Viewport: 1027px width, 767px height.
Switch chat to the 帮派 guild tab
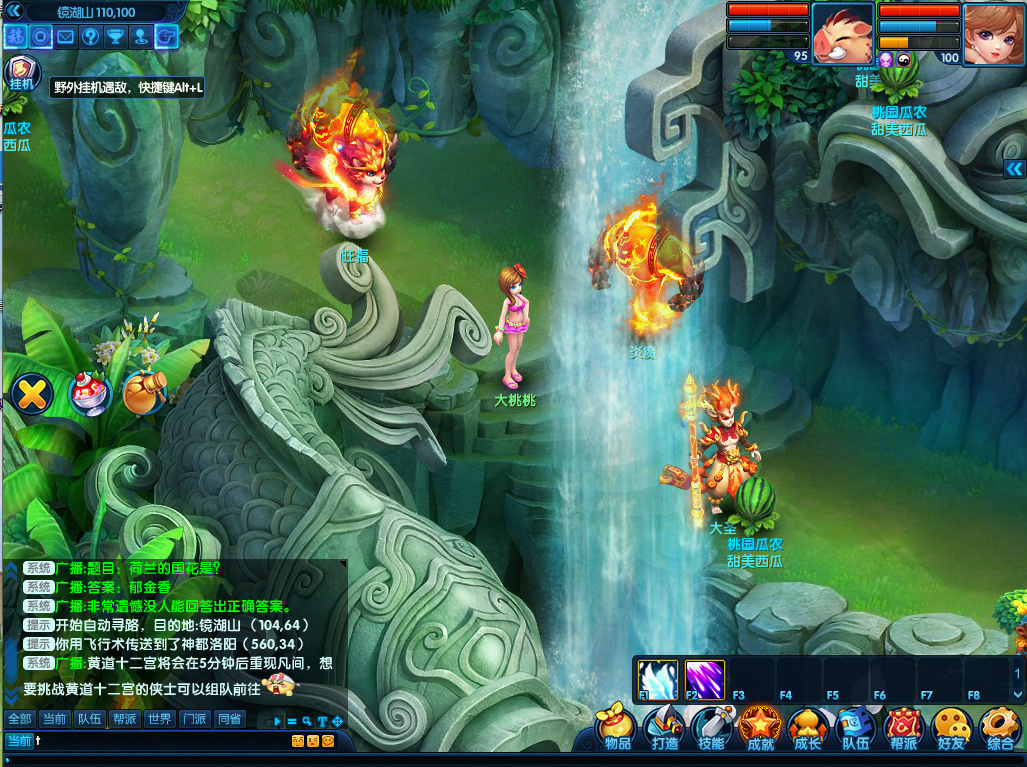124,719
